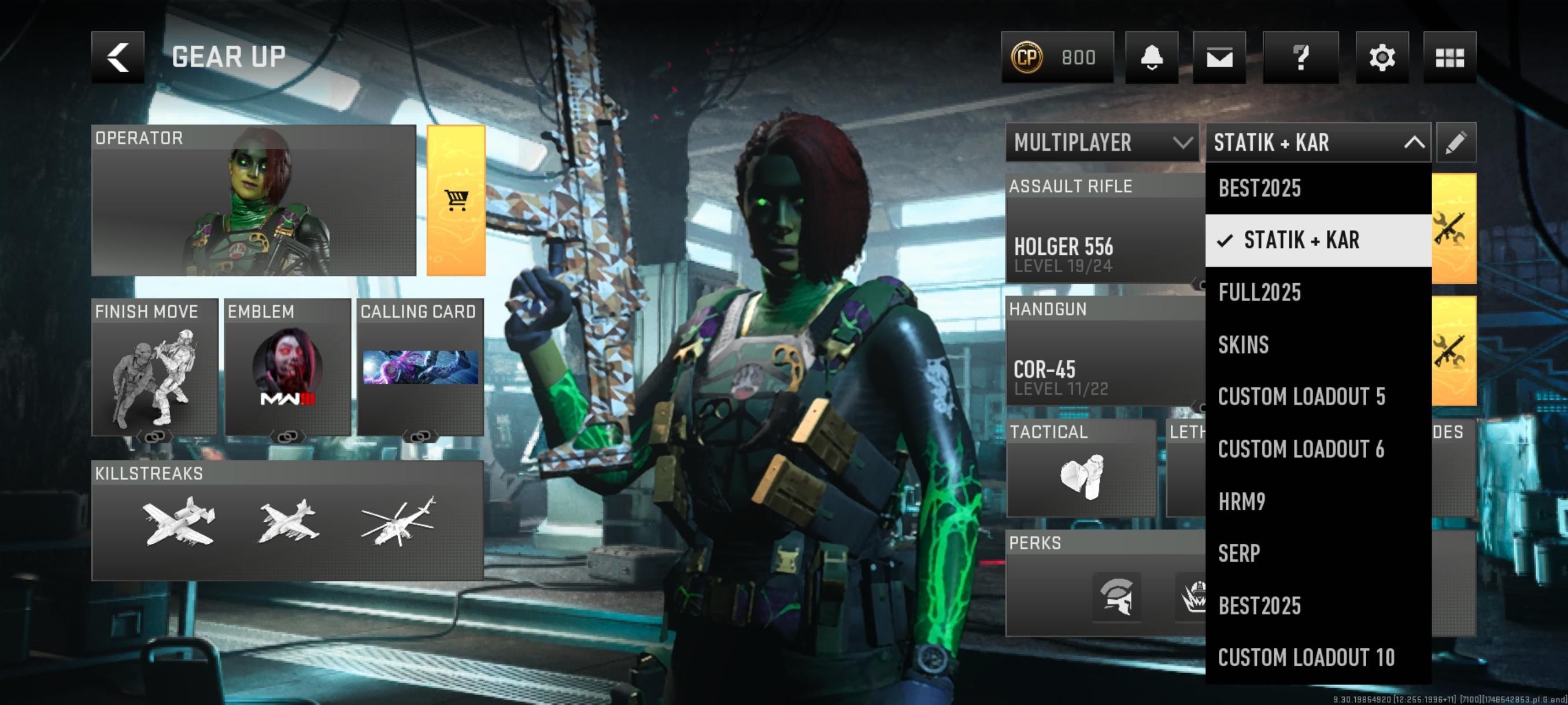
Task: Choose the Finish Move tile
Action: (x=154, y=368)
